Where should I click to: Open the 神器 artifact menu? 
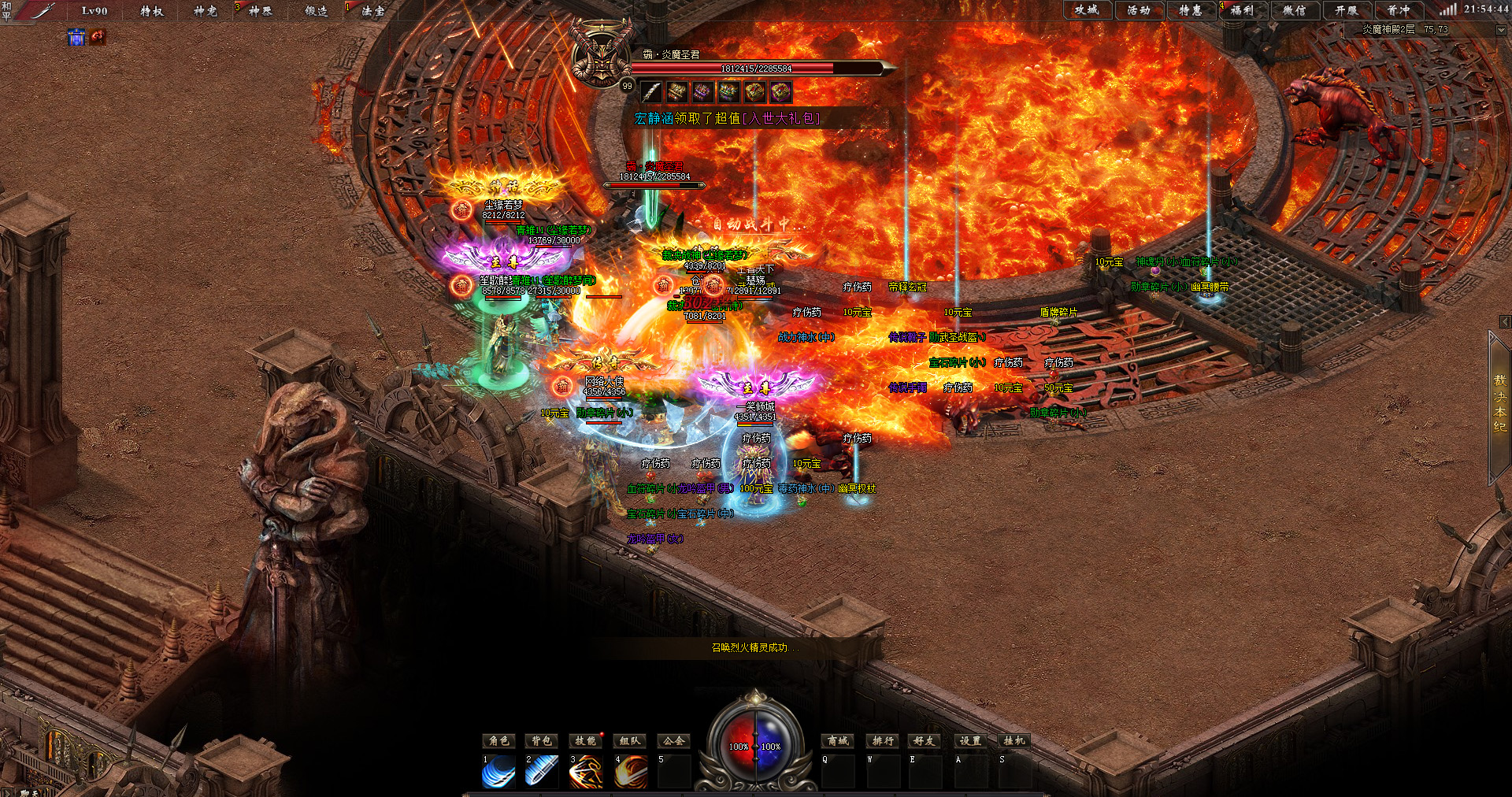[x=260, y=11]
